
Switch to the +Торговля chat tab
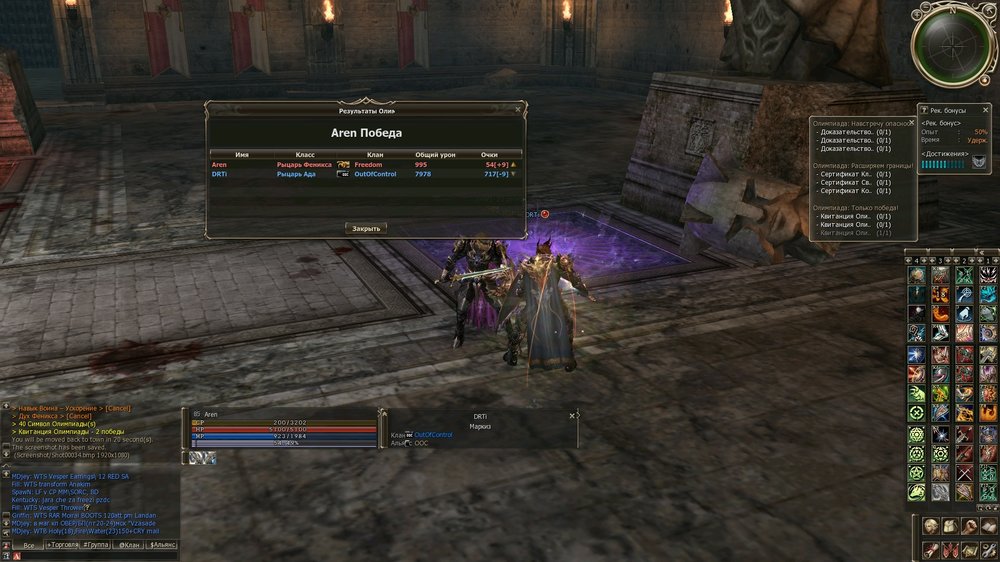61,545
